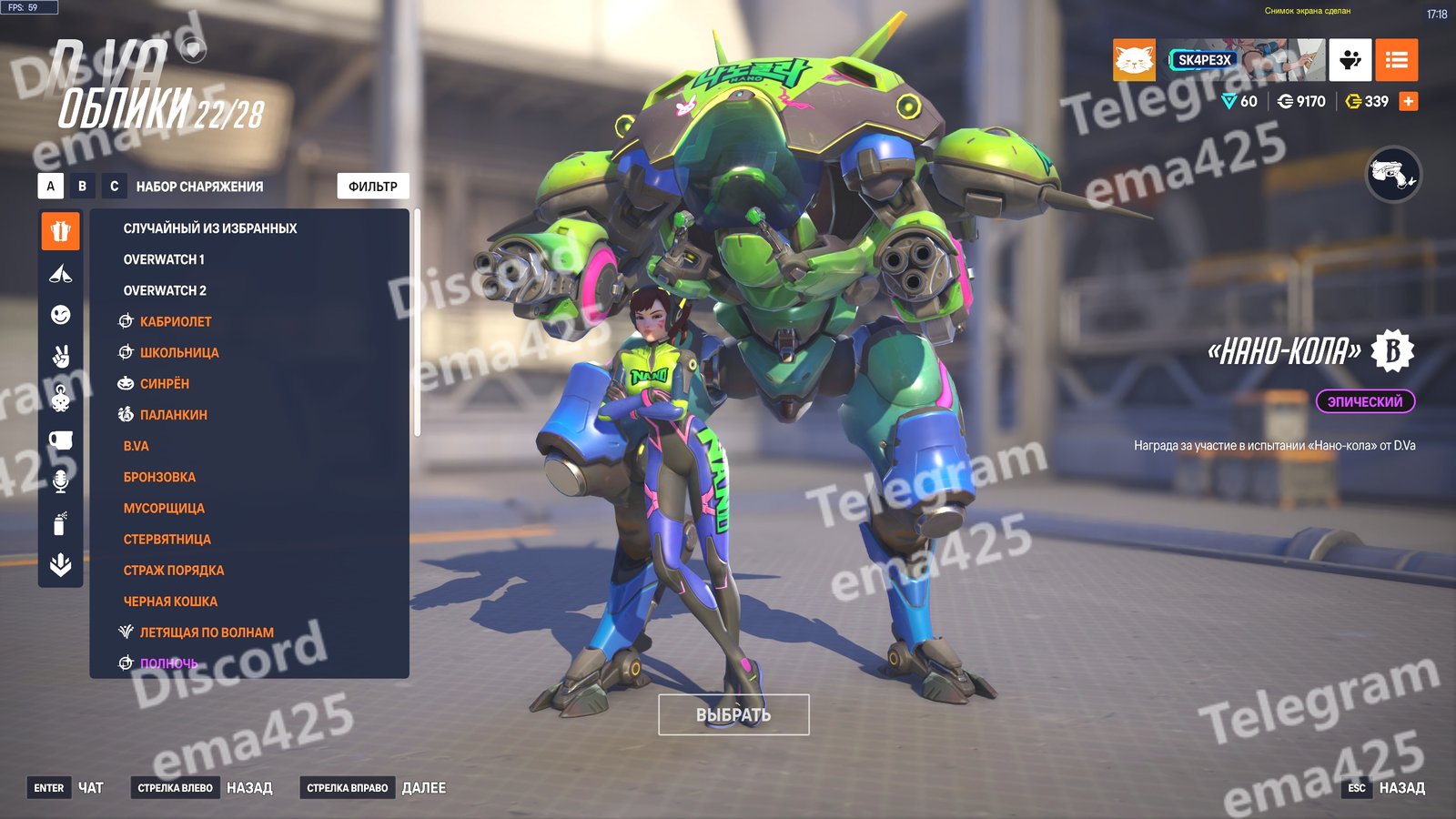Select the ВЫБРАТЬ button
Screen dimensions: 1456x819
[733, 715]
